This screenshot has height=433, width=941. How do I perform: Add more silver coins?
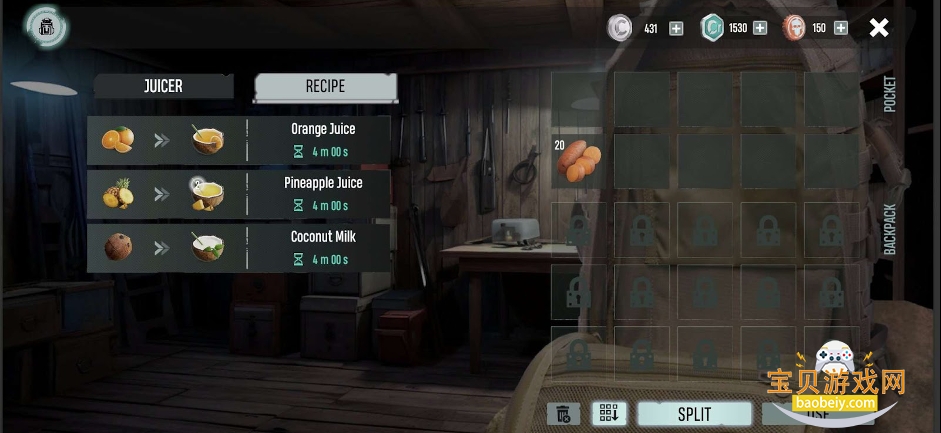coord(676,28)
